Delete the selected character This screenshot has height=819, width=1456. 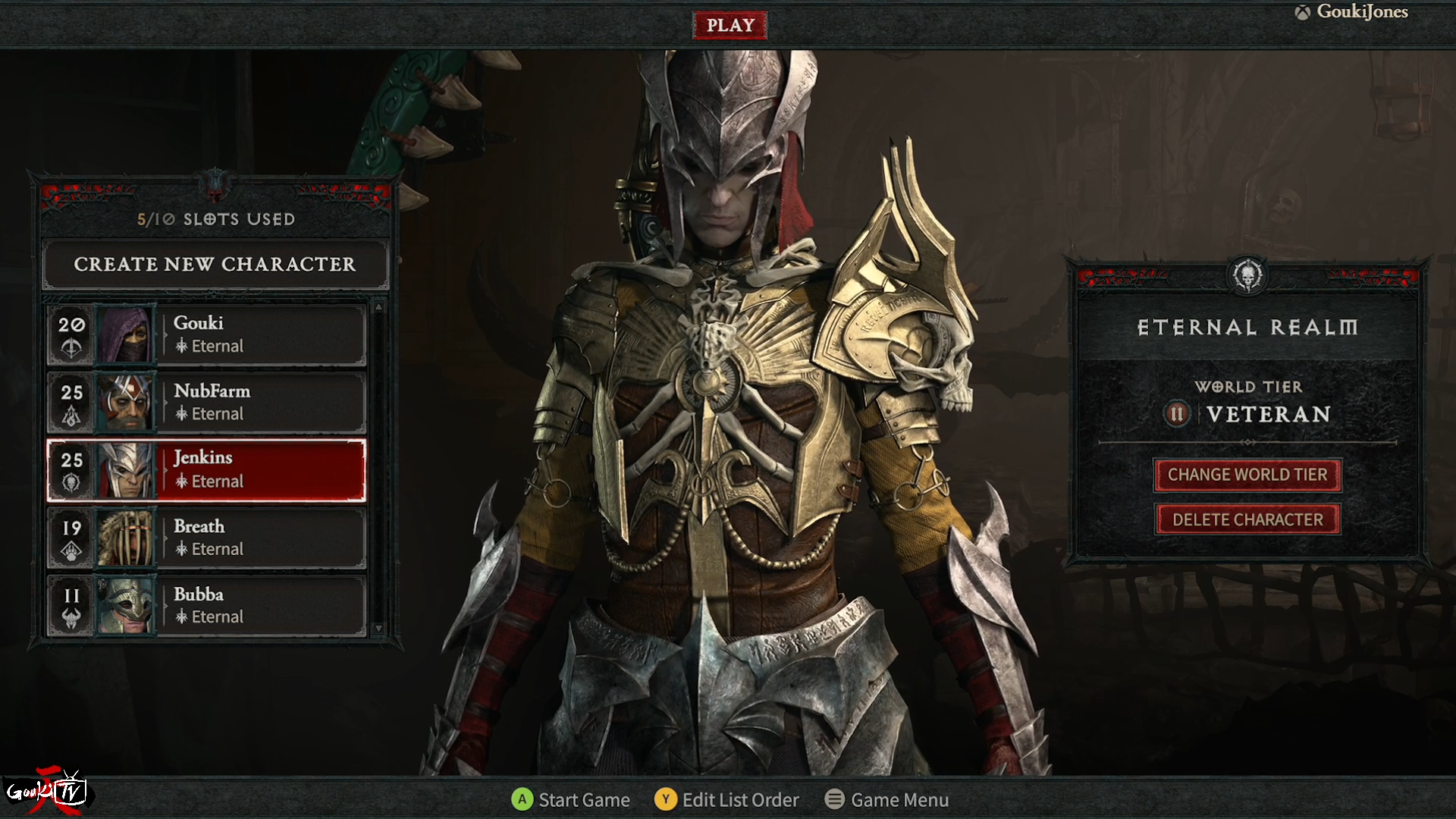click(x=1247, y=519)
